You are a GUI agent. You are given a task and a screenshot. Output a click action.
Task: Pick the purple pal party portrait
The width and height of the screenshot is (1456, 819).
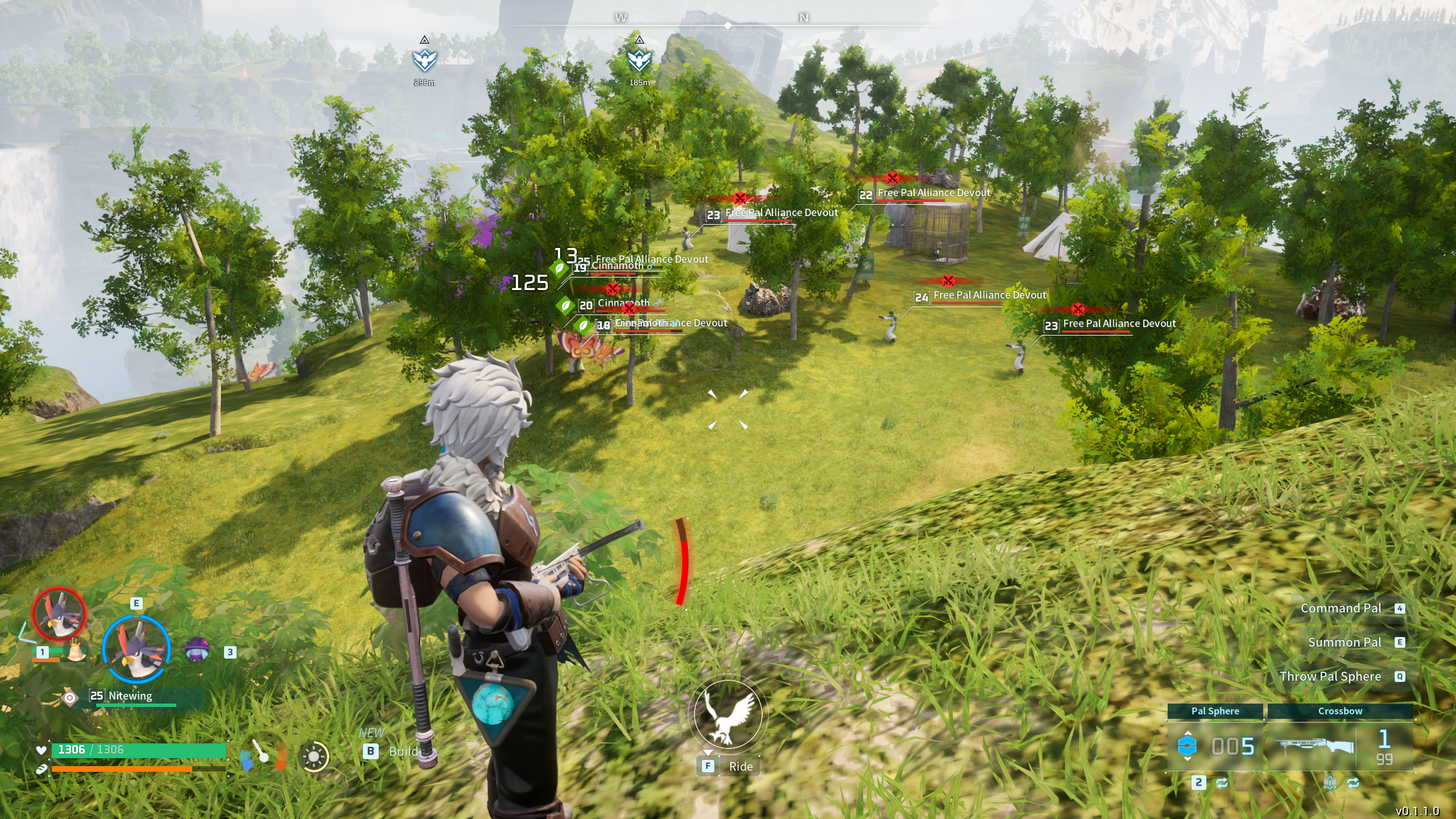pyautogui.click(x=197, y=650)
